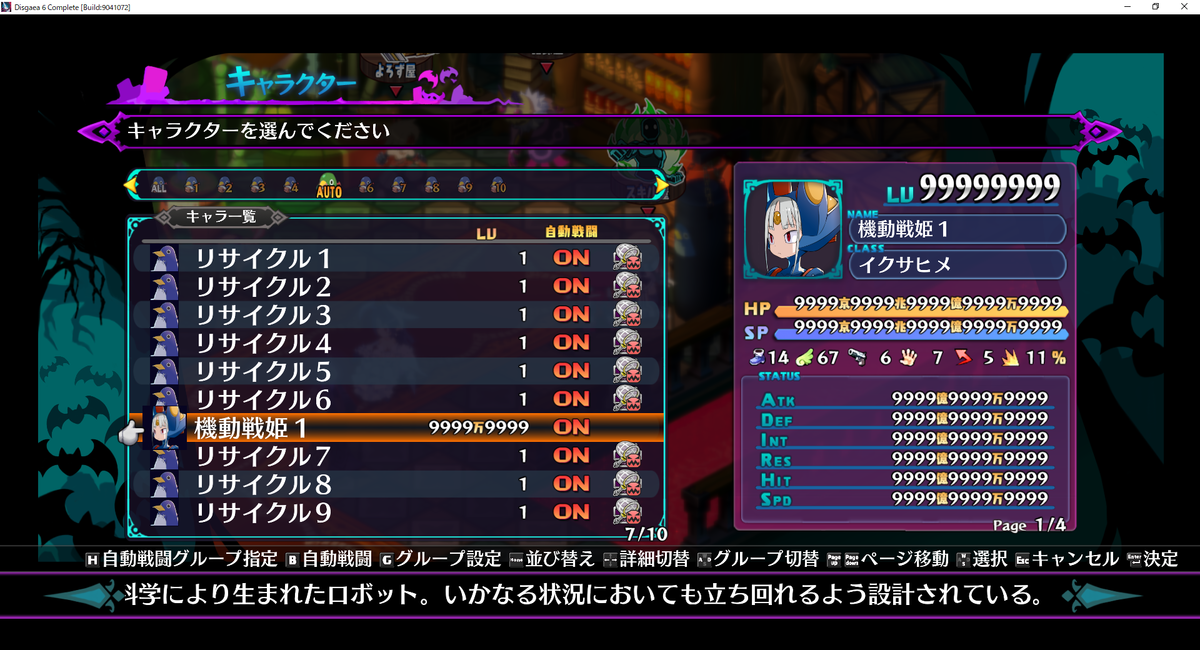Screen dimensions: 1200x650
Task: Open group tab 1
Action: (x=192, y=186)
